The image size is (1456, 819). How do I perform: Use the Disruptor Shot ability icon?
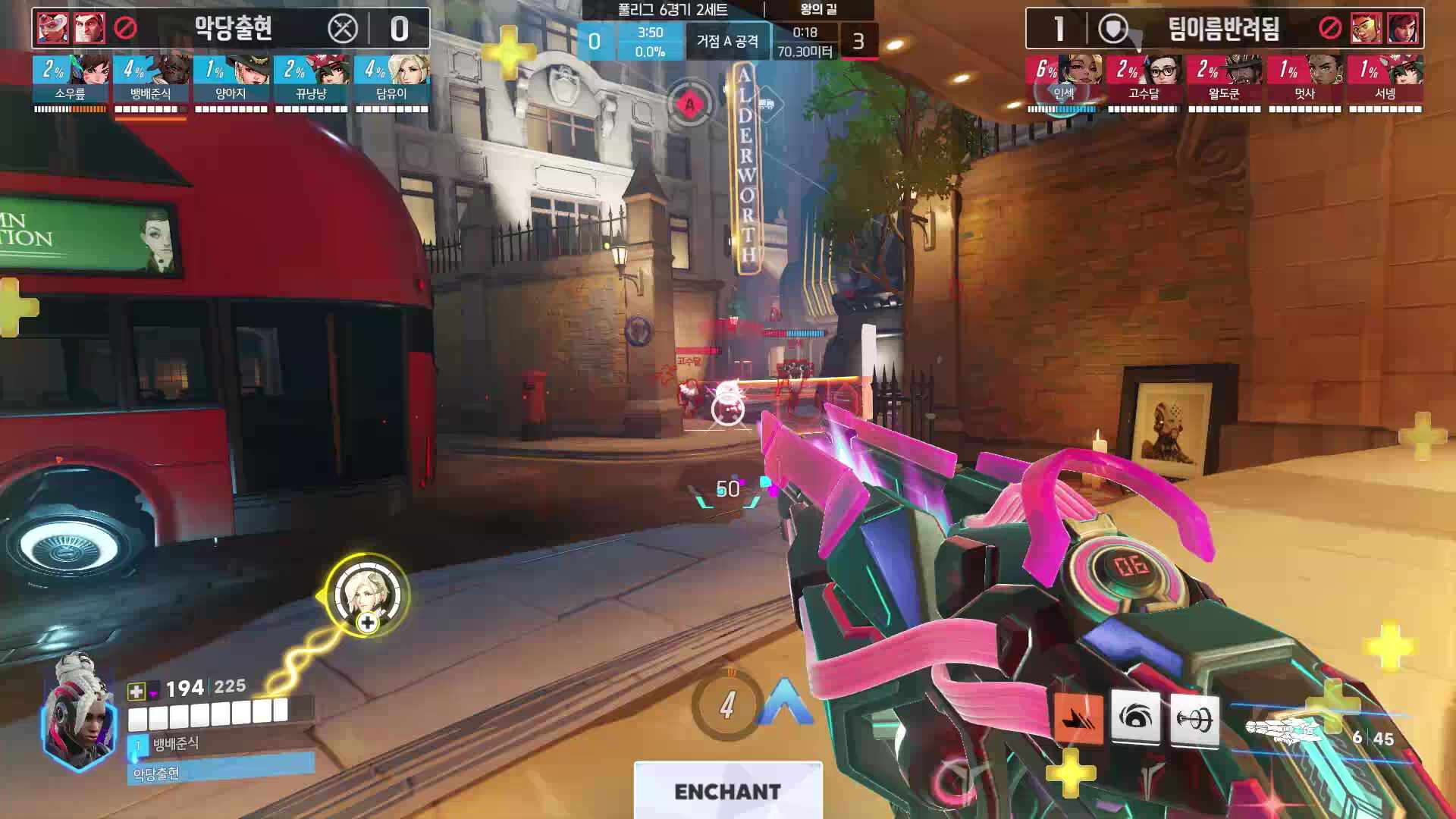point(1135,717)
